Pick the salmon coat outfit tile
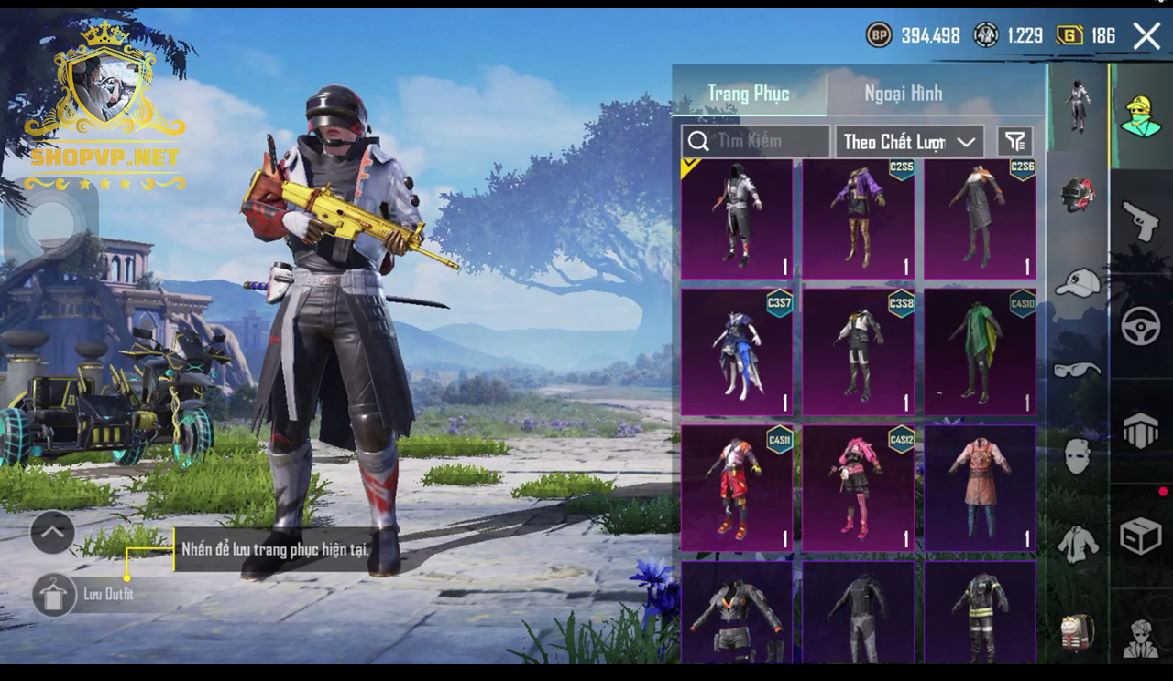This screenshot has height=681, width=1173. (x=980, y=488)
